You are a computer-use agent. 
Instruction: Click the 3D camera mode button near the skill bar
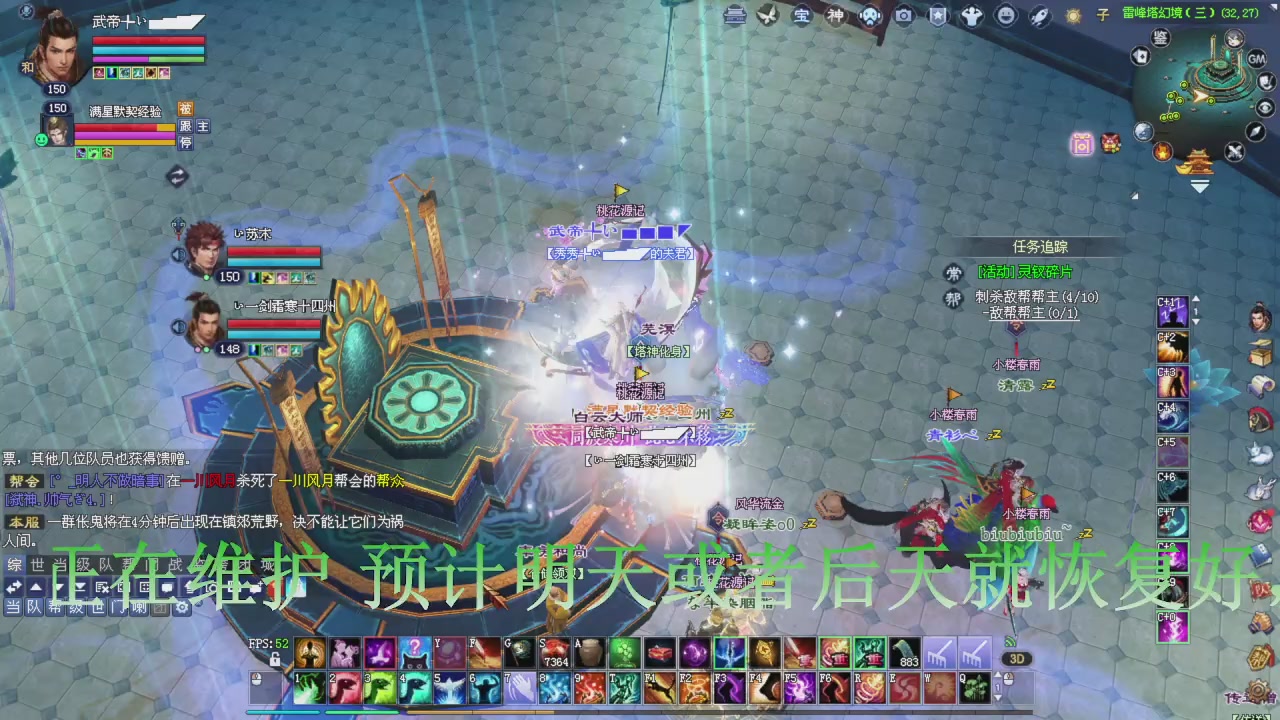[1018, 659]
